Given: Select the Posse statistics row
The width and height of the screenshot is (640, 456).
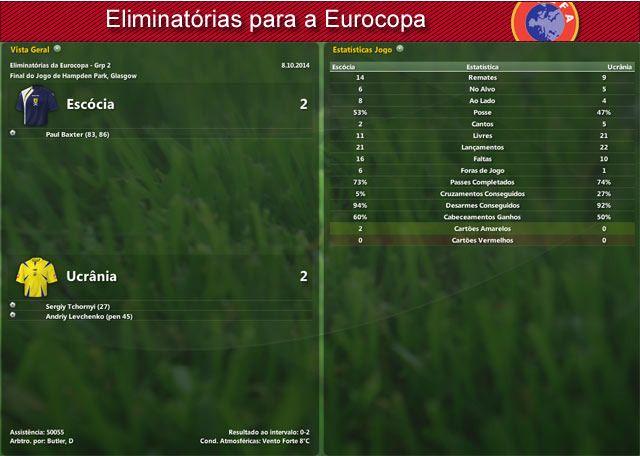Looking at the screenshot, I should [482, 112].
